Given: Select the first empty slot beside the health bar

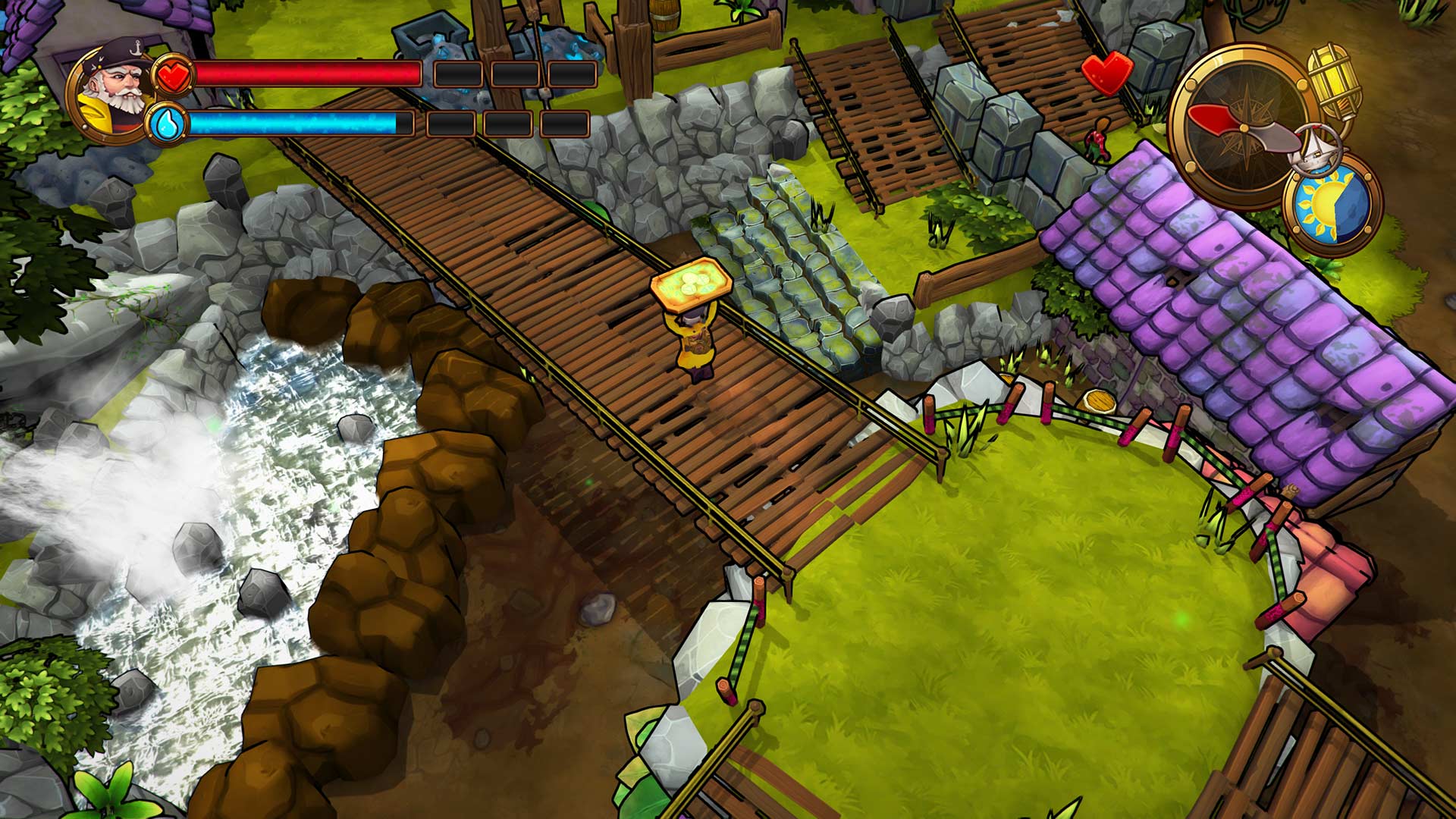Looking at the screenshot, I should tap(459, 74).
